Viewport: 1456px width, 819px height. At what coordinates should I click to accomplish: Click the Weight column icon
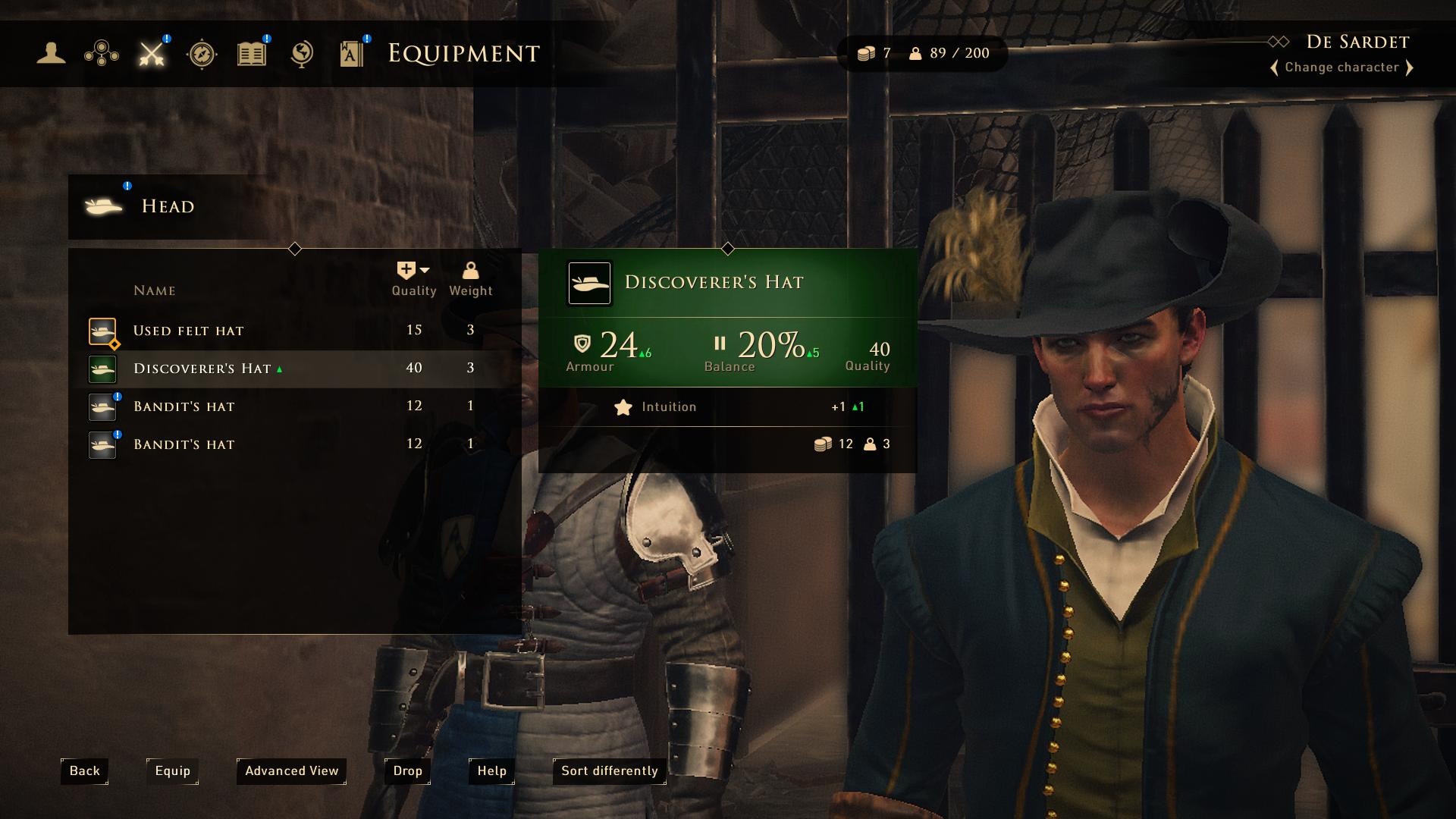[x=471, y=271]
